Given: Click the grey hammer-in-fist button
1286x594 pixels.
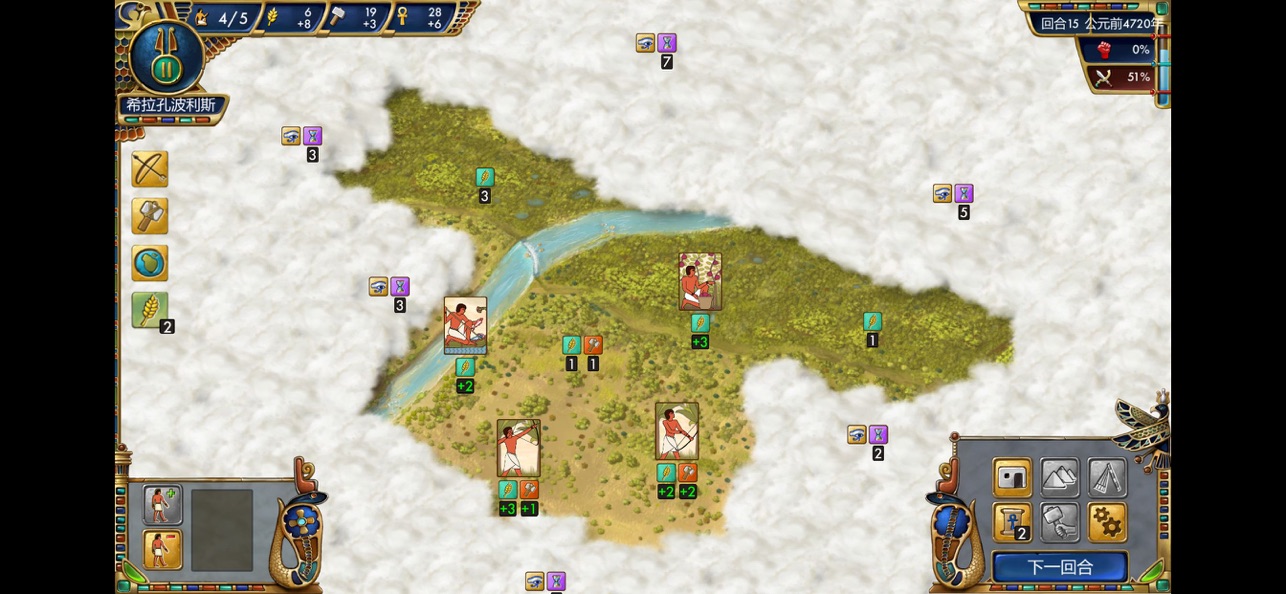Looking at the screenshot, I should pyautogui.click(x=1060, y=522).
